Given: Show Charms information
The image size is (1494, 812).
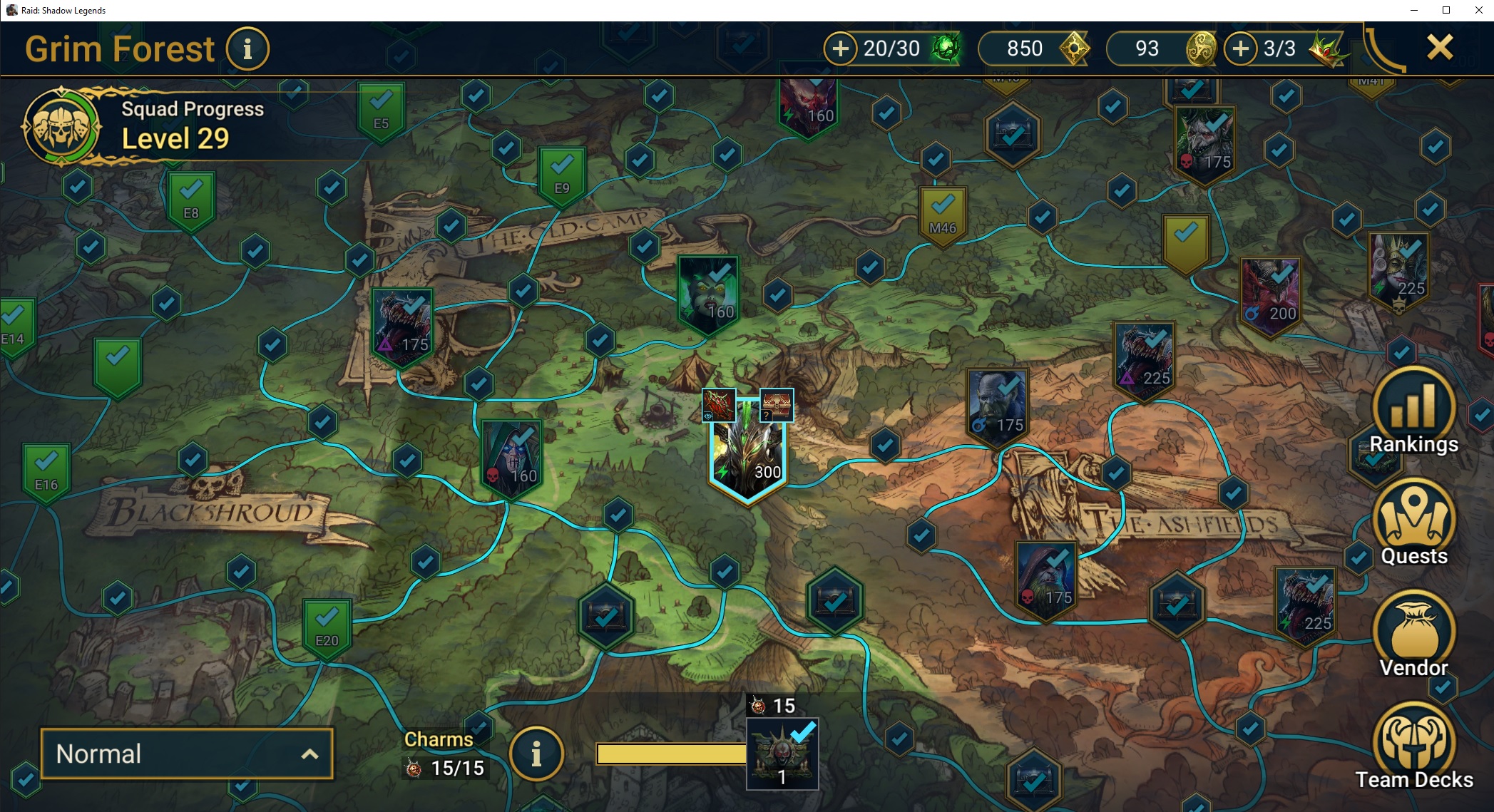Looking at the screenshot, I should (536, 754).
